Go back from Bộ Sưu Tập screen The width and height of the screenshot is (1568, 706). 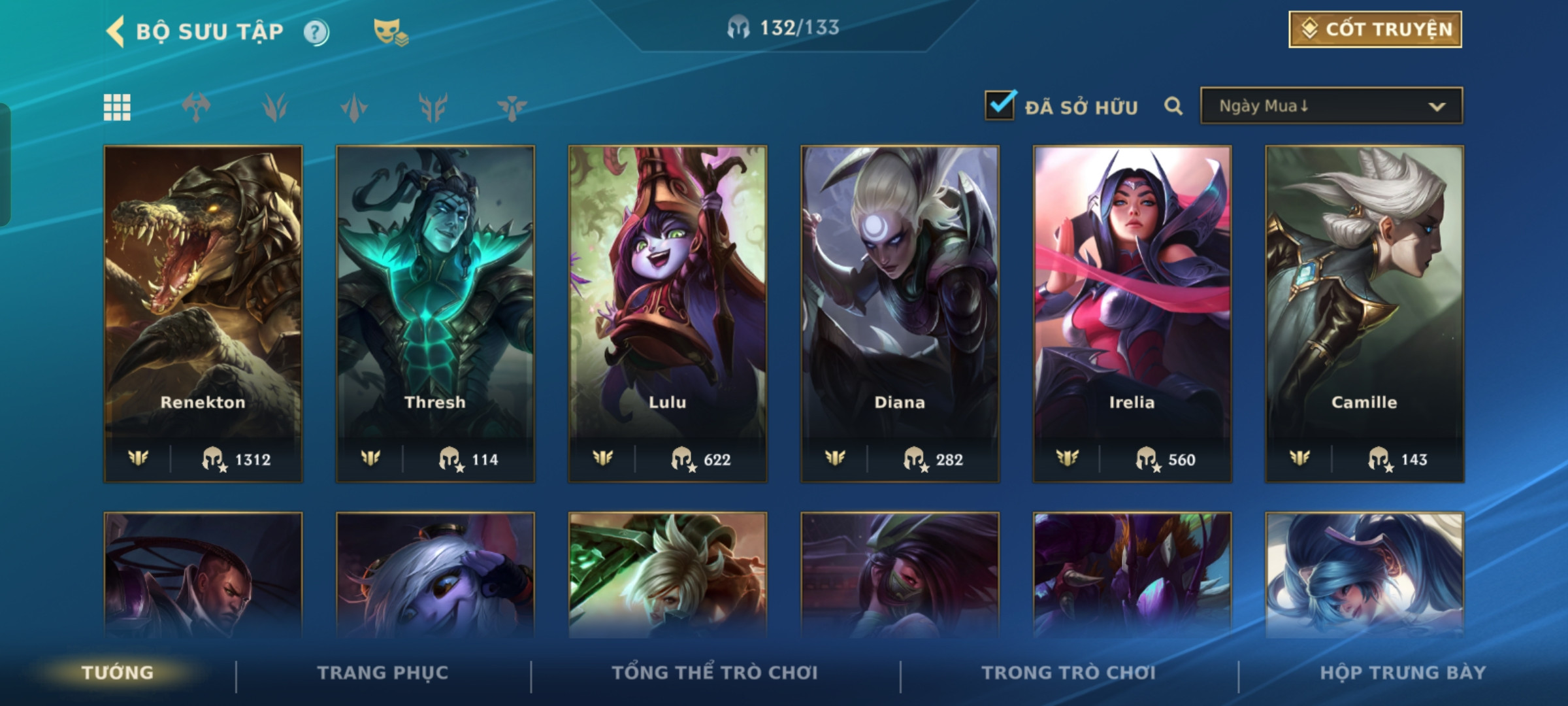[116, 31]
